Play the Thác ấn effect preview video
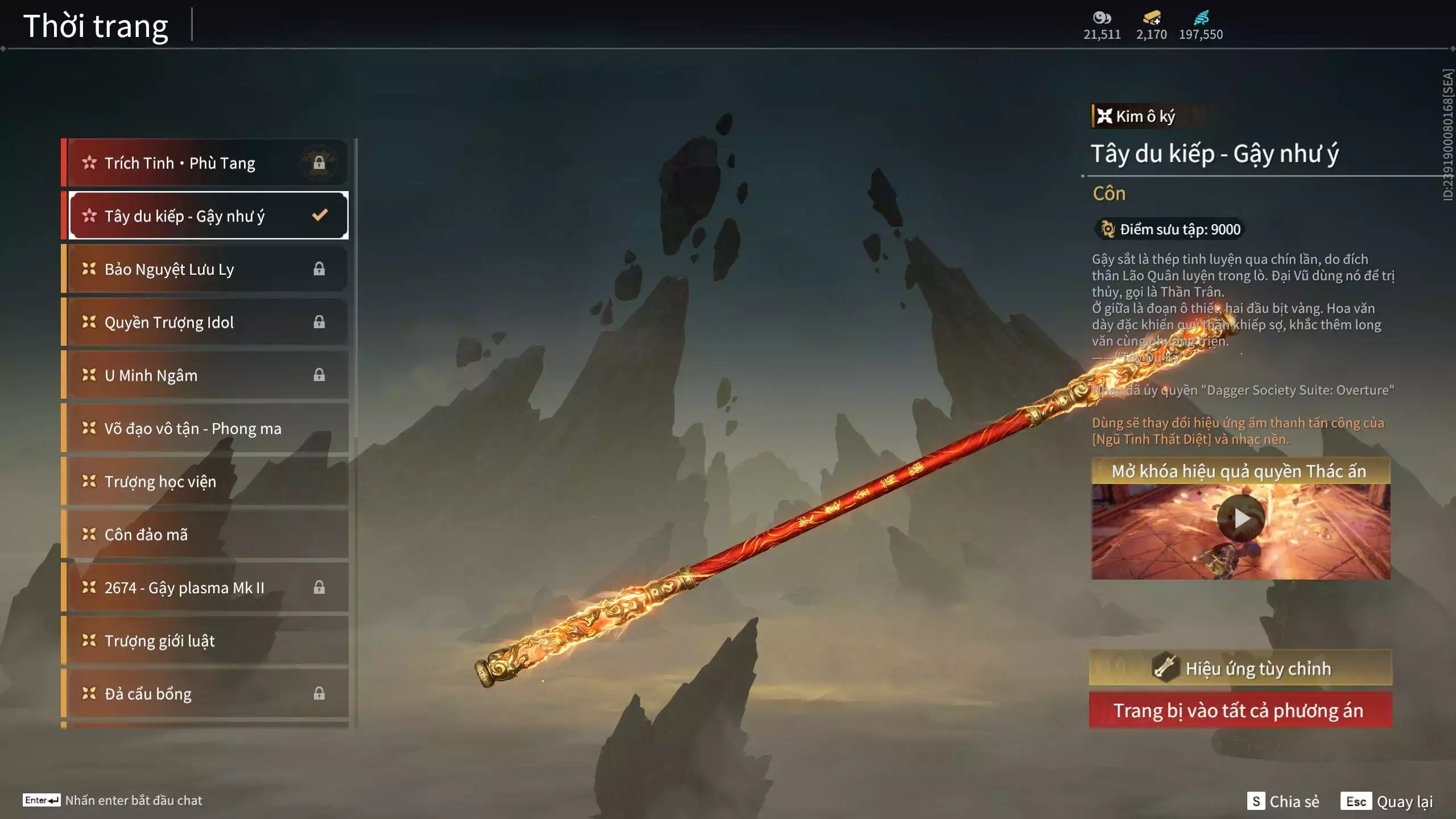Image resolution: width=1456 pixels, height=819 pixels. pos(1240,519)
